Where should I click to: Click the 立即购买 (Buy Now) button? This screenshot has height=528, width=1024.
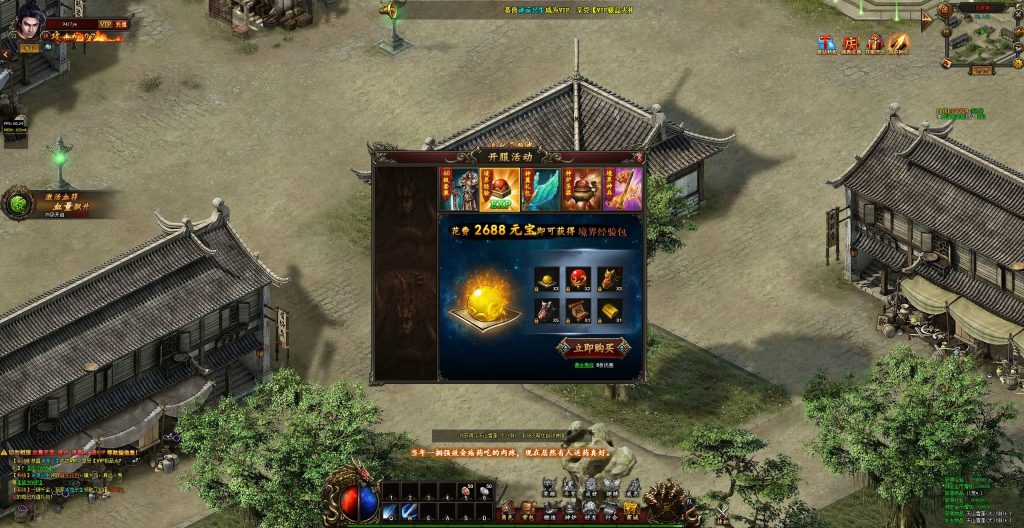click(592, 349)
